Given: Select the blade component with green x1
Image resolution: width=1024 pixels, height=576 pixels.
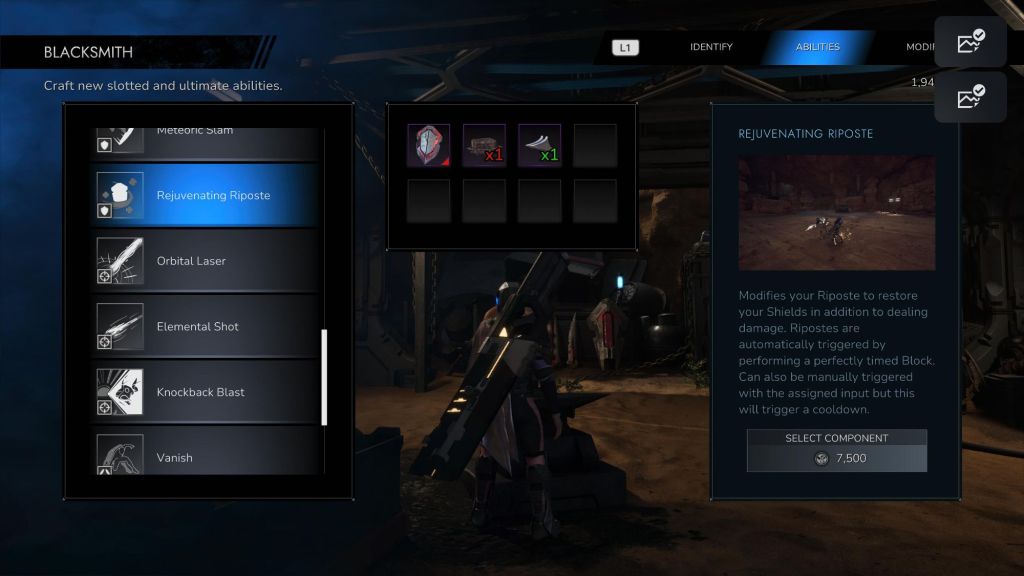Looking at the screenshot, I should [539, 145].
